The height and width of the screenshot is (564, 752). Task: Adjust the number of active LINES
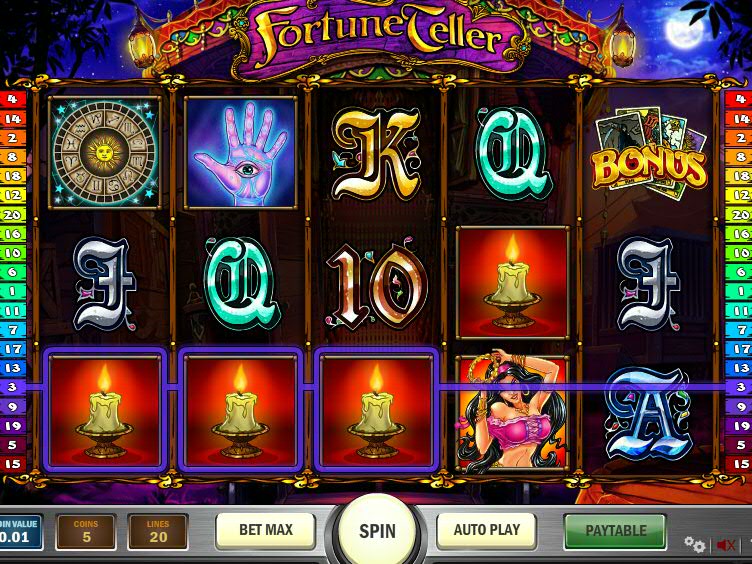tap(158, 532)
